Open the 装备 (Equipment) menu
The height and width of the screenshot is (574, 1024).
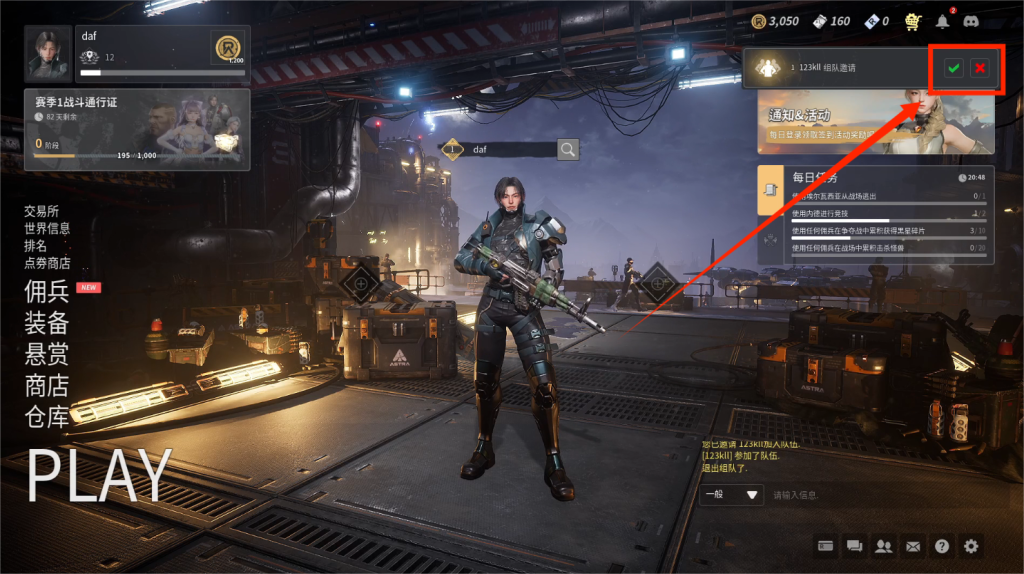(47, 322)
